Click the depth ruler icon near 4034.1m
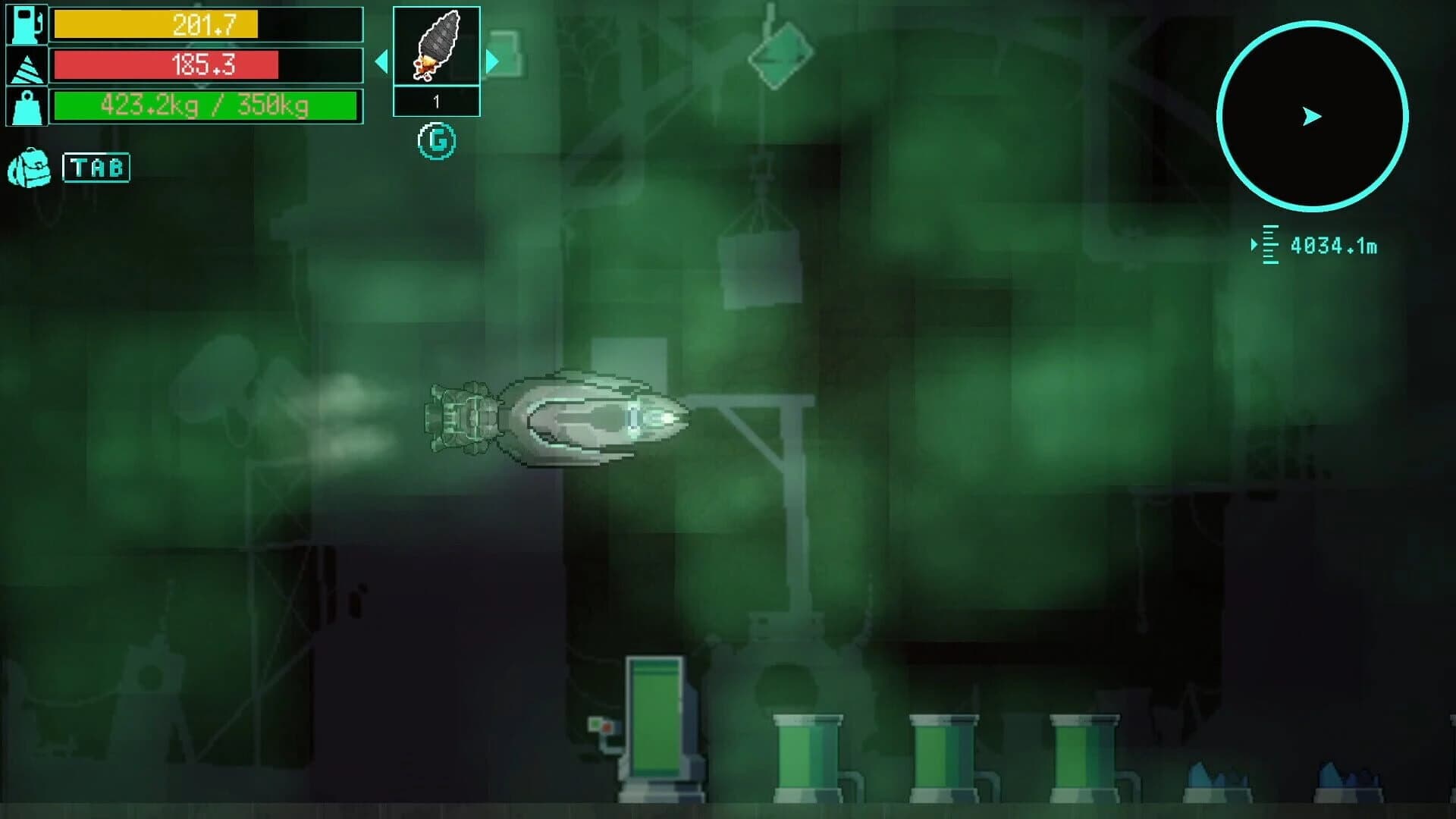This screenshot has height=819, width=1456. tap(1269, 244)
